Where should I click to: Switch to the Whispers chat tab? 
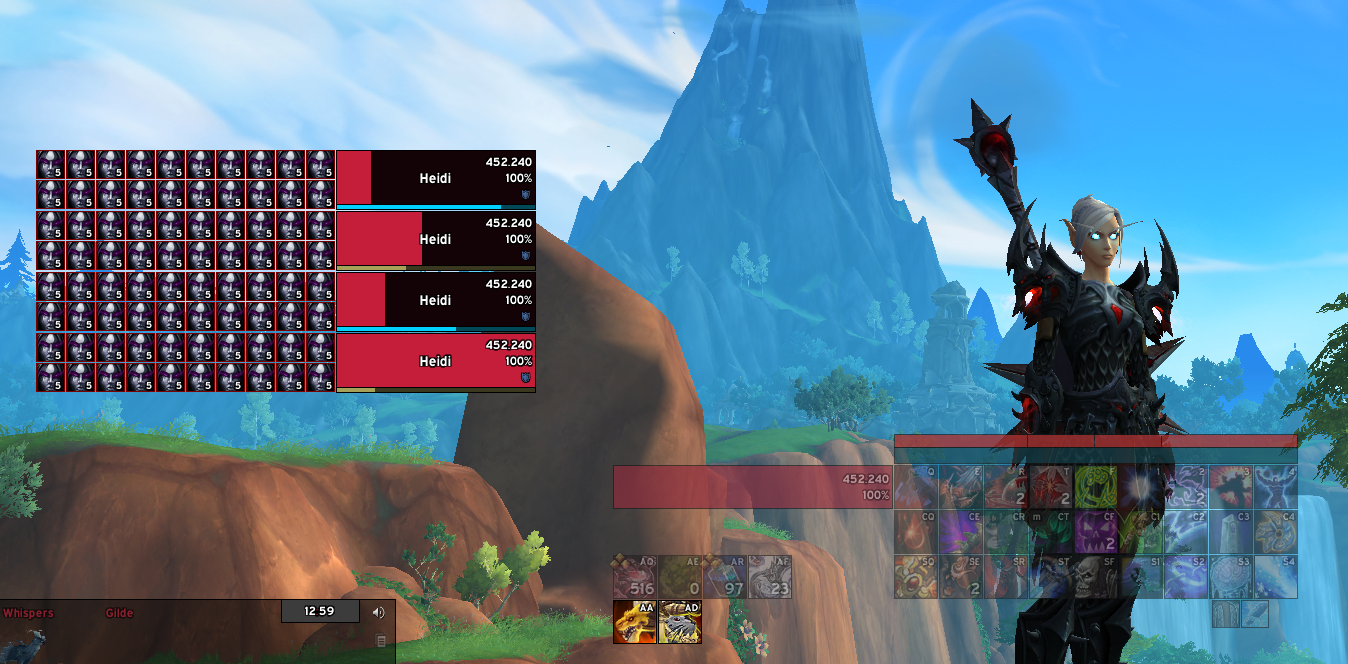[28, 613]
